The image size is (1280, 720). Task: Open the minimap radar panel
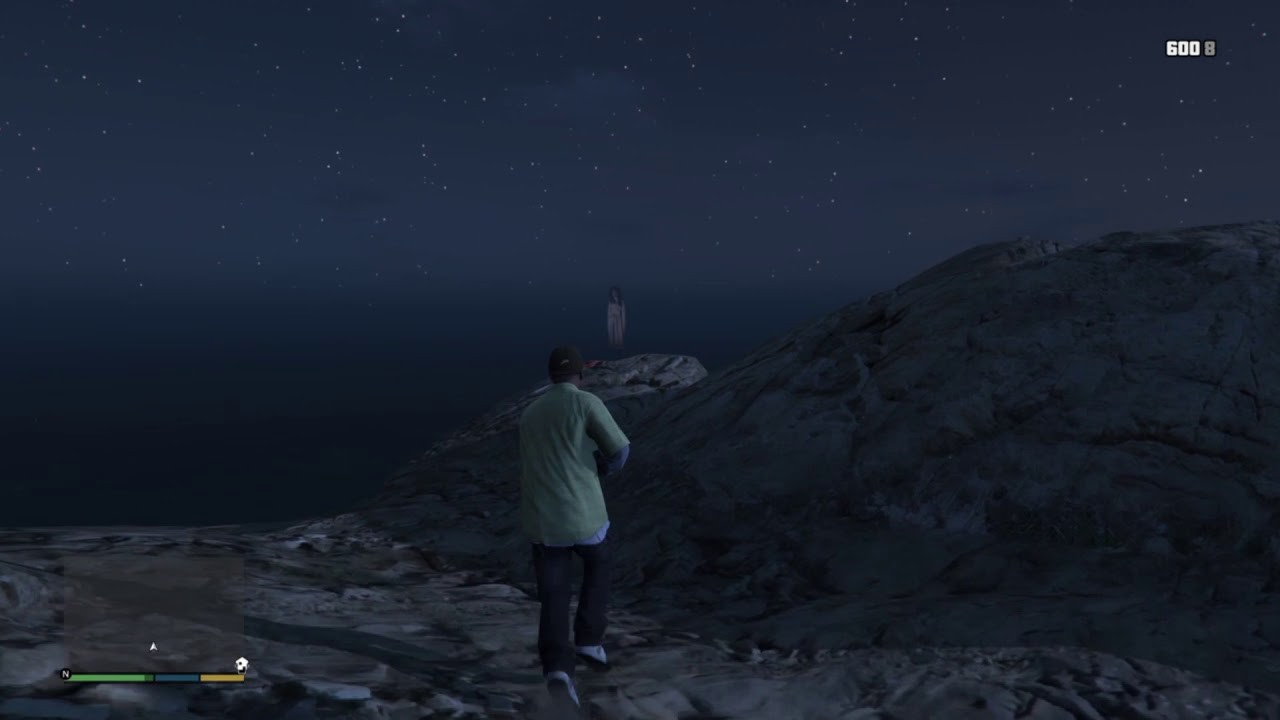click(x=153, y=612)
